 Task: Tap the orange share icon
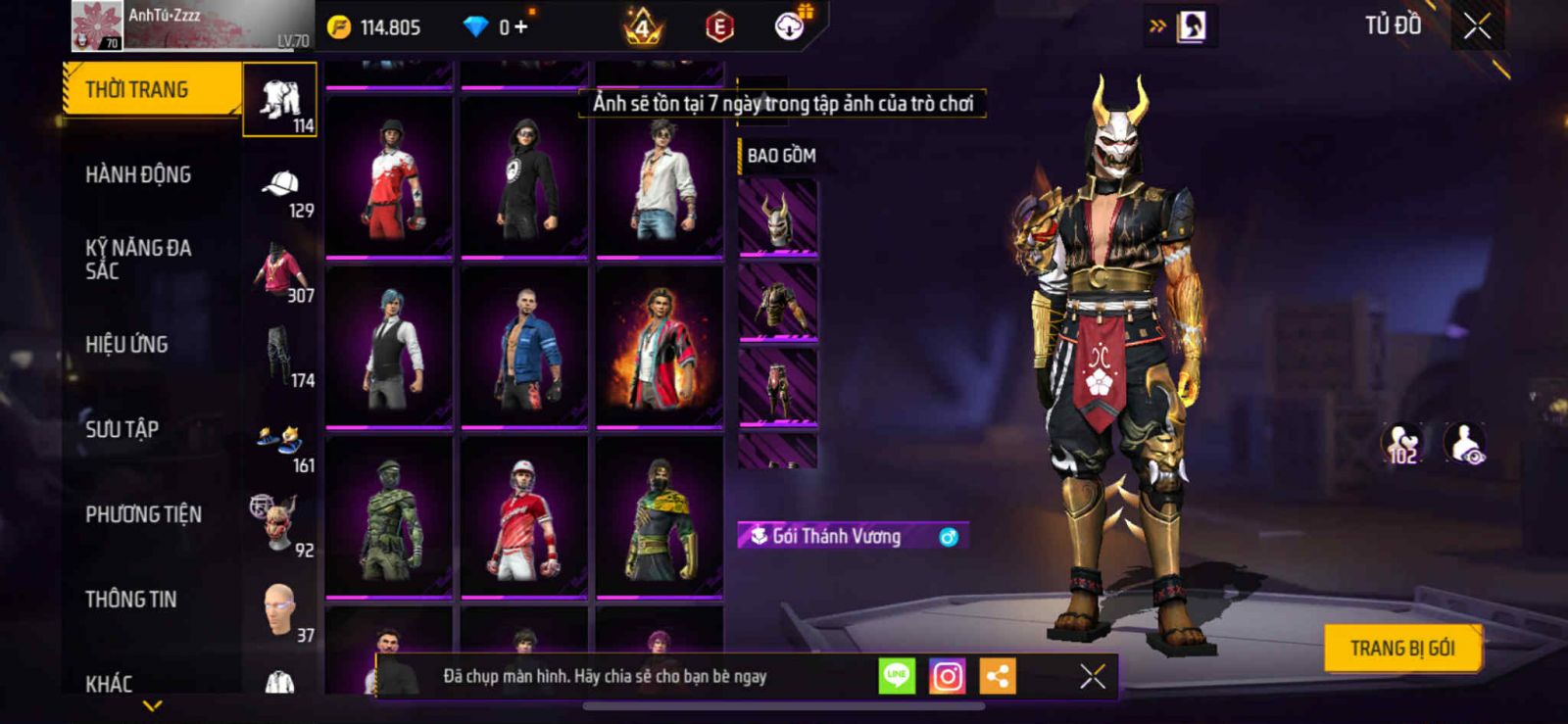(x=998, y=676)
